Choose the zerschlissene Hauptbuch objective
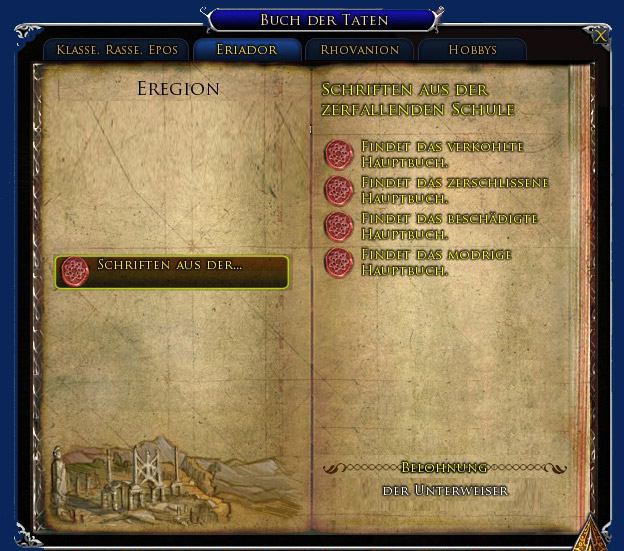Image resolution: width=624 pixels, height=551 pixels. pyautogui.click(x=454, y=190)
